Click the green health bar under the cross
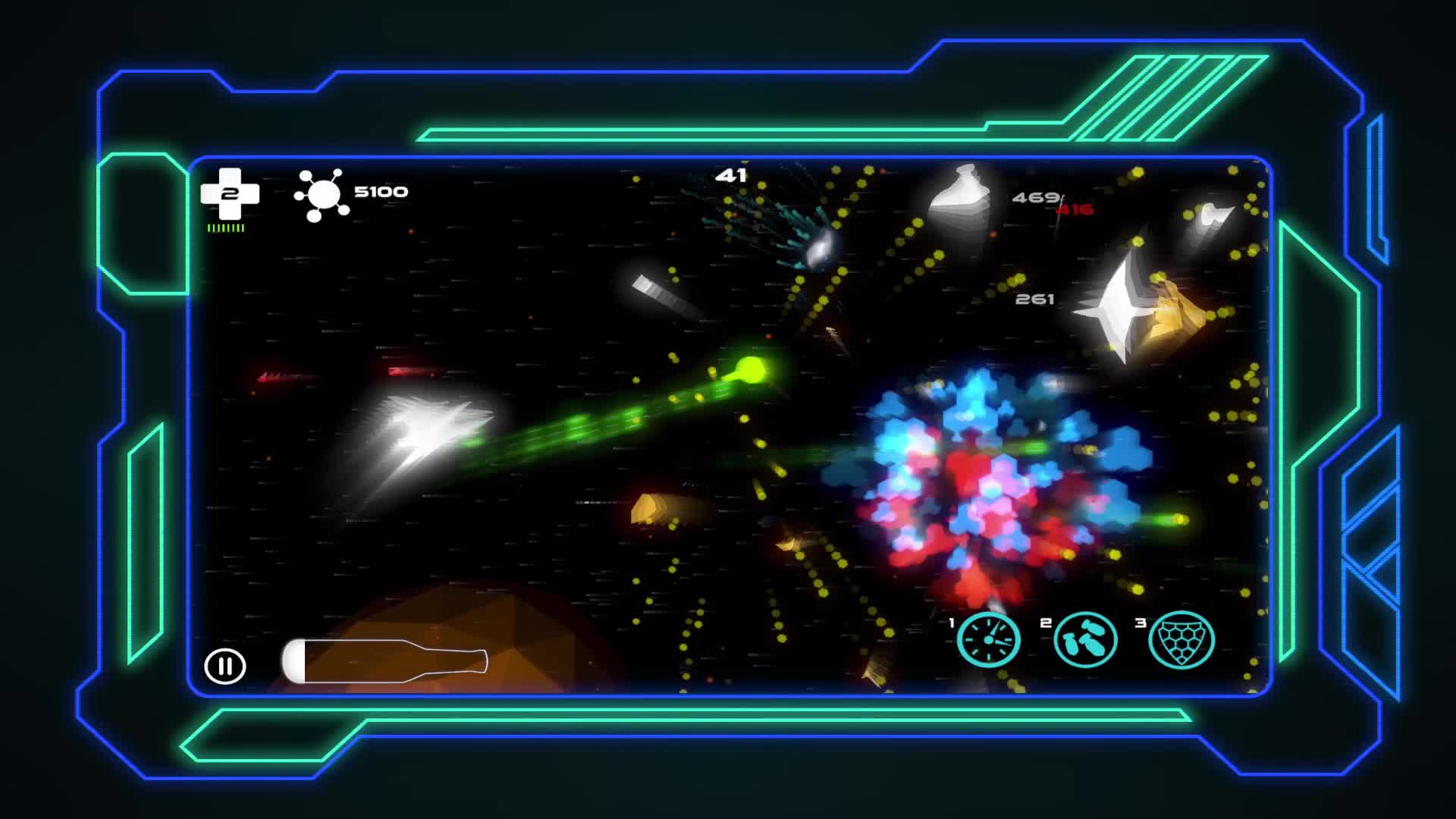The width and height of the screenshot is (1456, 819). click(225, 230)
